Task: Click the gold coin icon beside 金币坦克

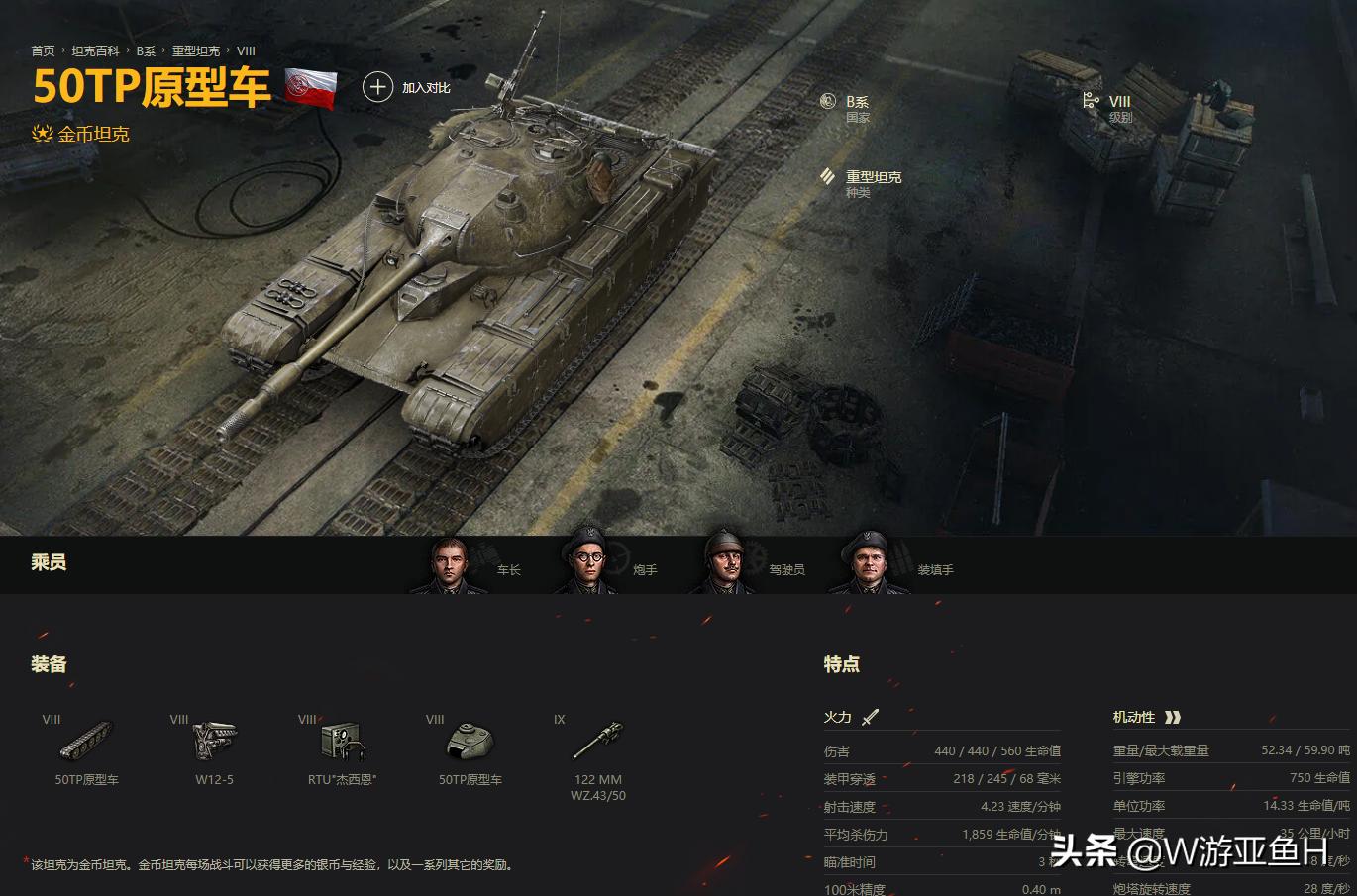Action: click(41, 133)
